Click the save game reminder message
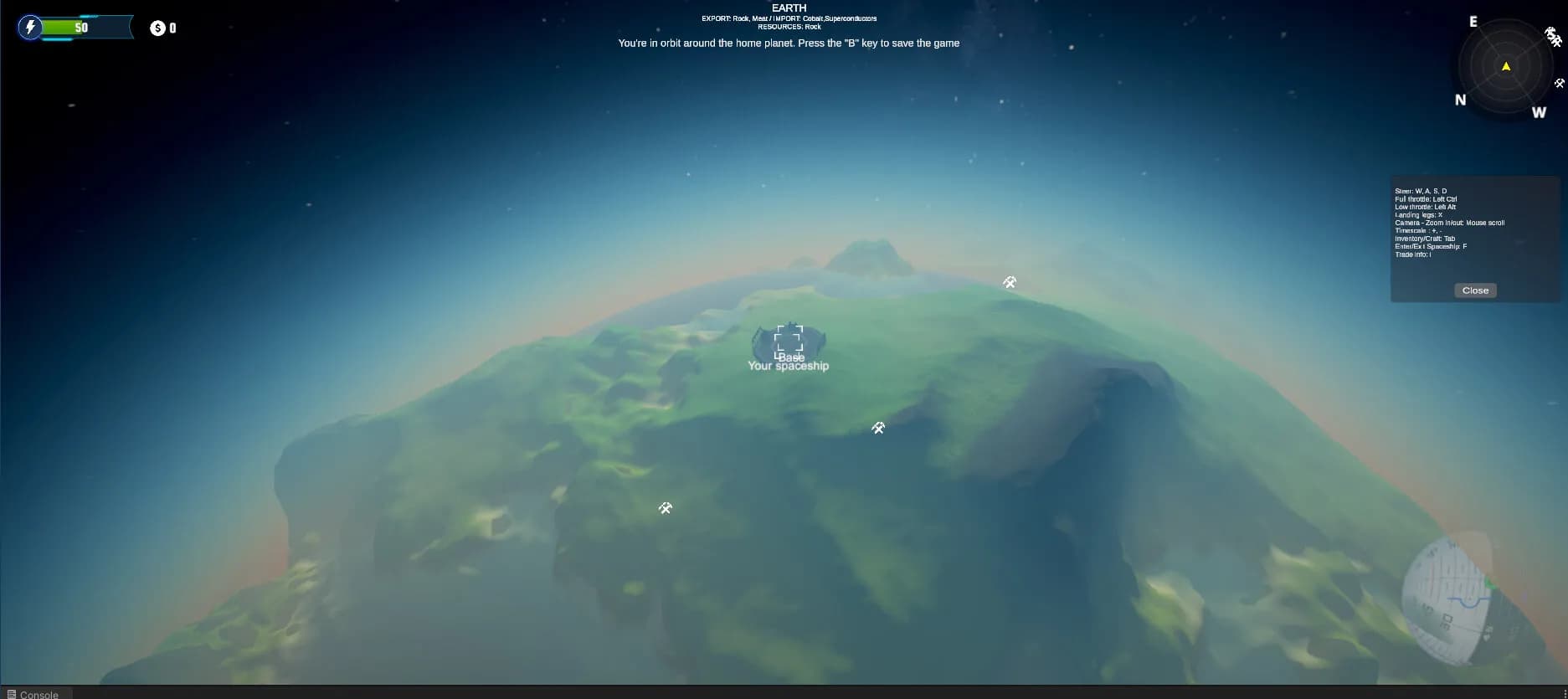1568x699 pixels. (x=788, y=43)
